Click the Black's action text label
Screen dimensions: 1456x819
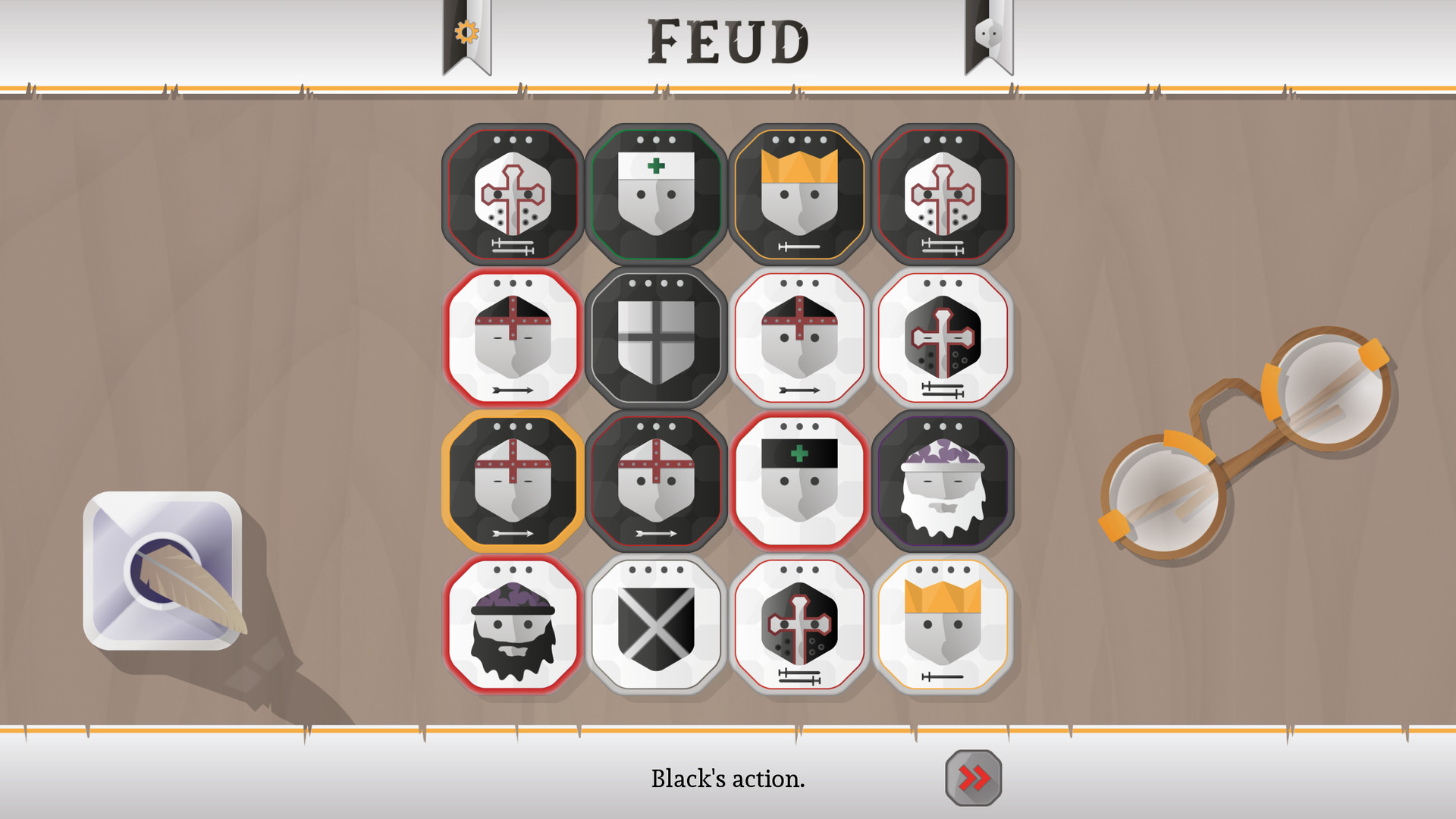click(729, 779)
